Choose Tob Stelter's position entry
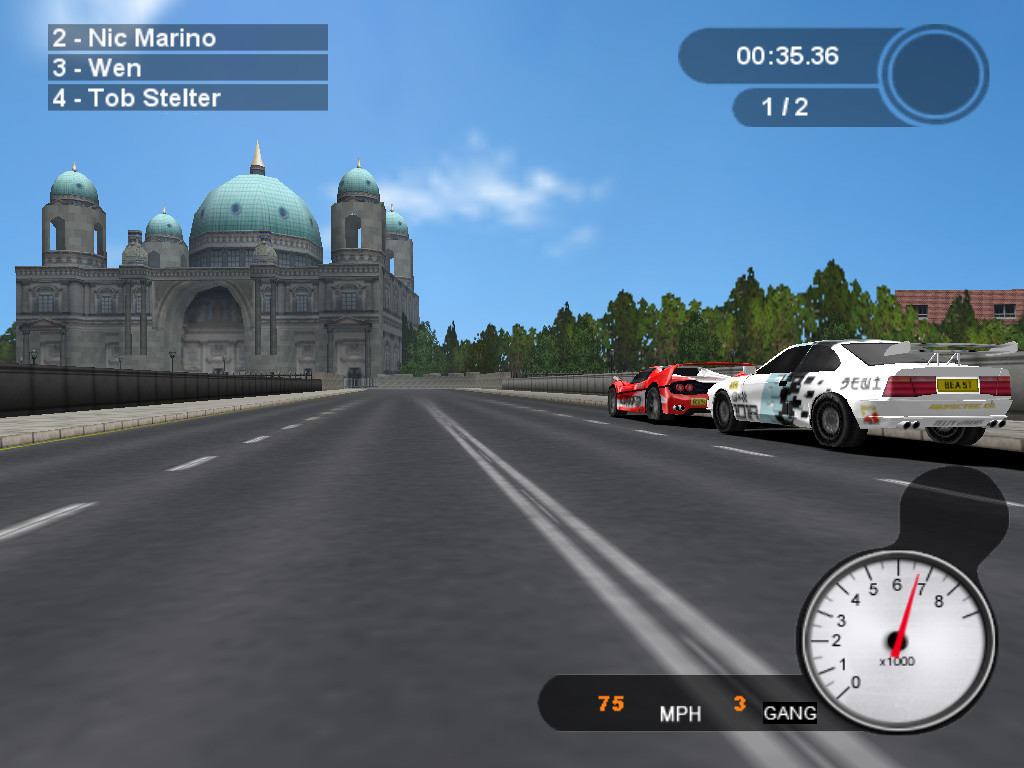This screenshot has height=768, width=1024. tap(188, 98)
